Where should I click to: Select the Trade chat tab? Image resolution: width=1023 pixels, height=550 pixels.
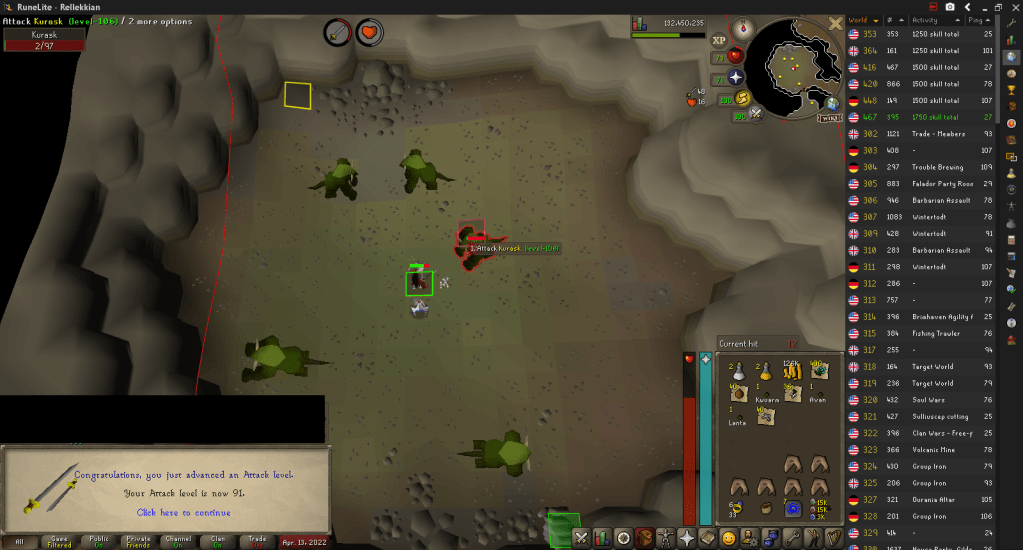coord(257,541)
